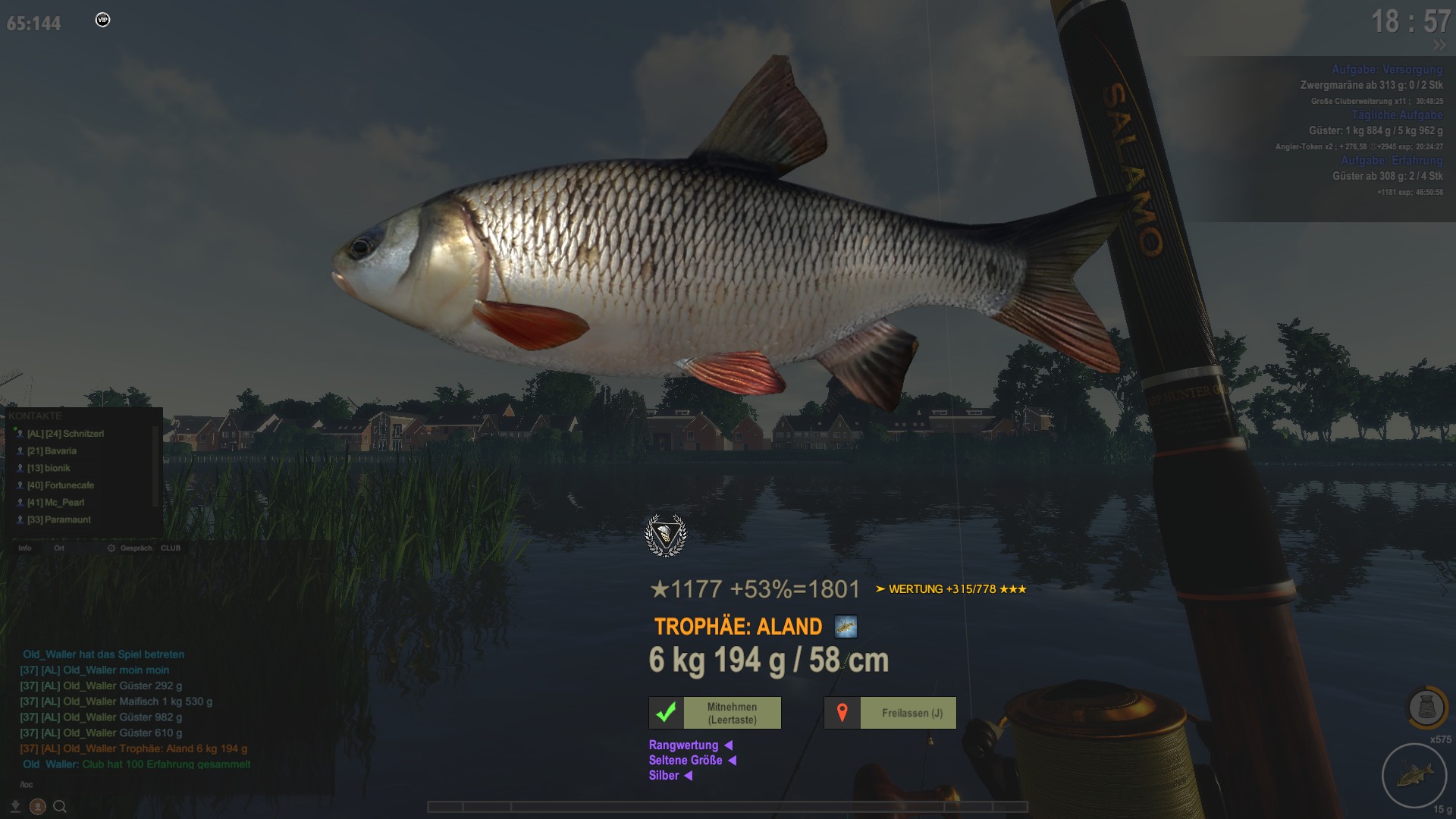Switch to the Info chat tab

25,548
